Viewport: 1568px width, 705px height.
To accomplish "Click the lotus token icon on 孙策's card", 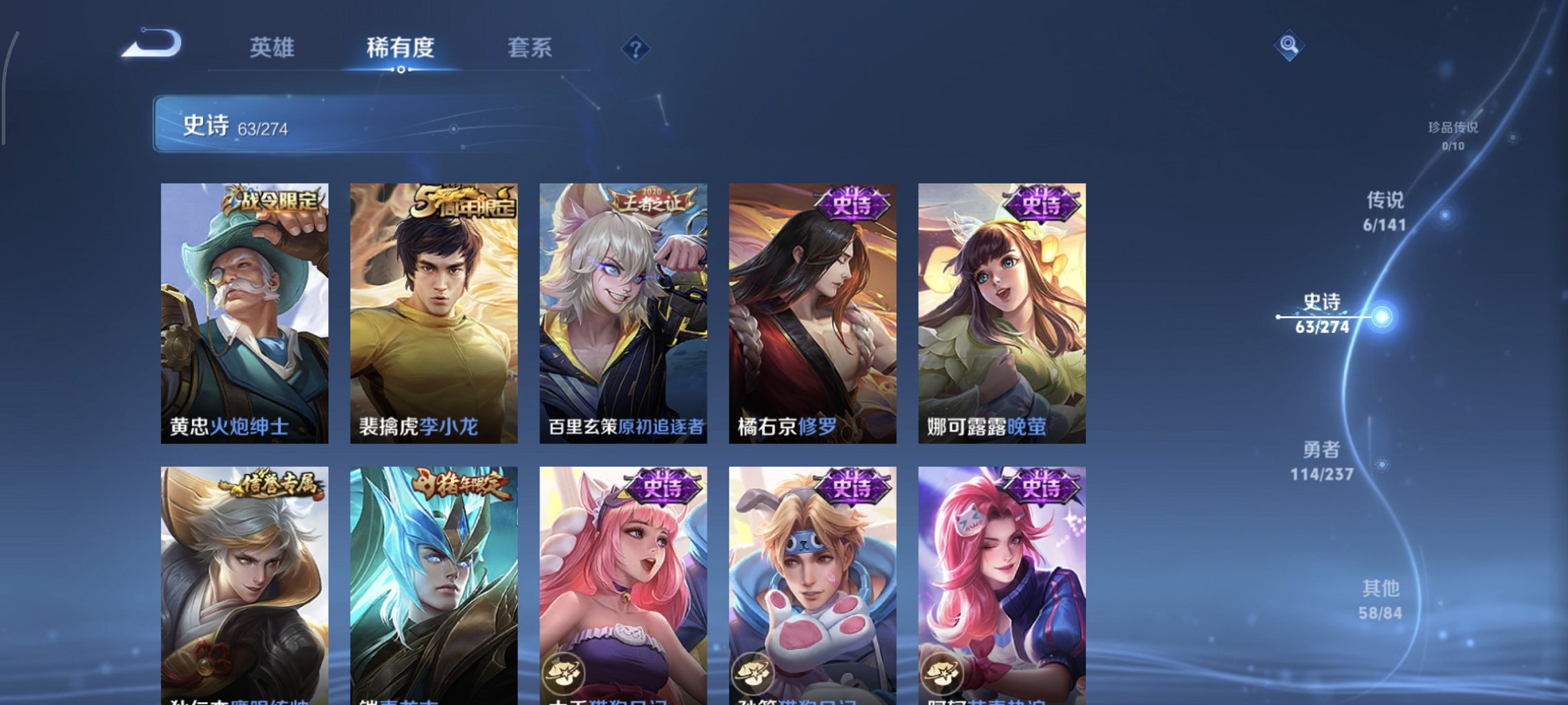I will [753, 672].
